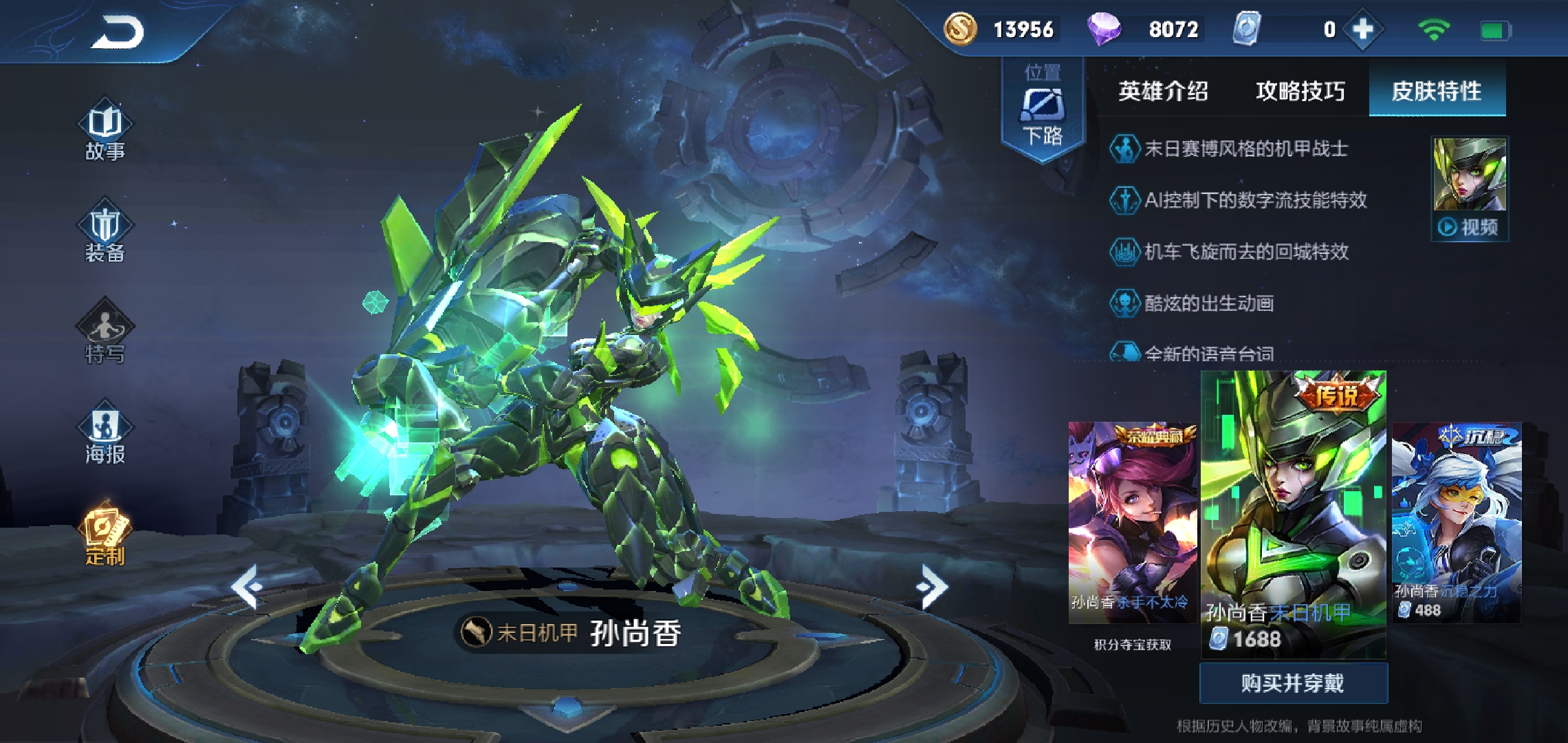The height and width of the screenshot is (743, 1568).
Task: Open the 故事 story page
Action: coord(105,132)
